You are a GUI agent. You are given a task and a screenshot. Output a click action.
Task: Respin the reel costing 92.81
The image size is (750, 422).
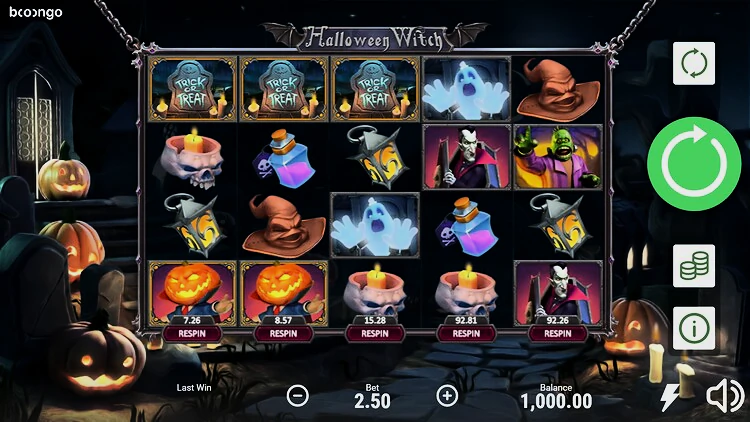click(x=466, y=334)
